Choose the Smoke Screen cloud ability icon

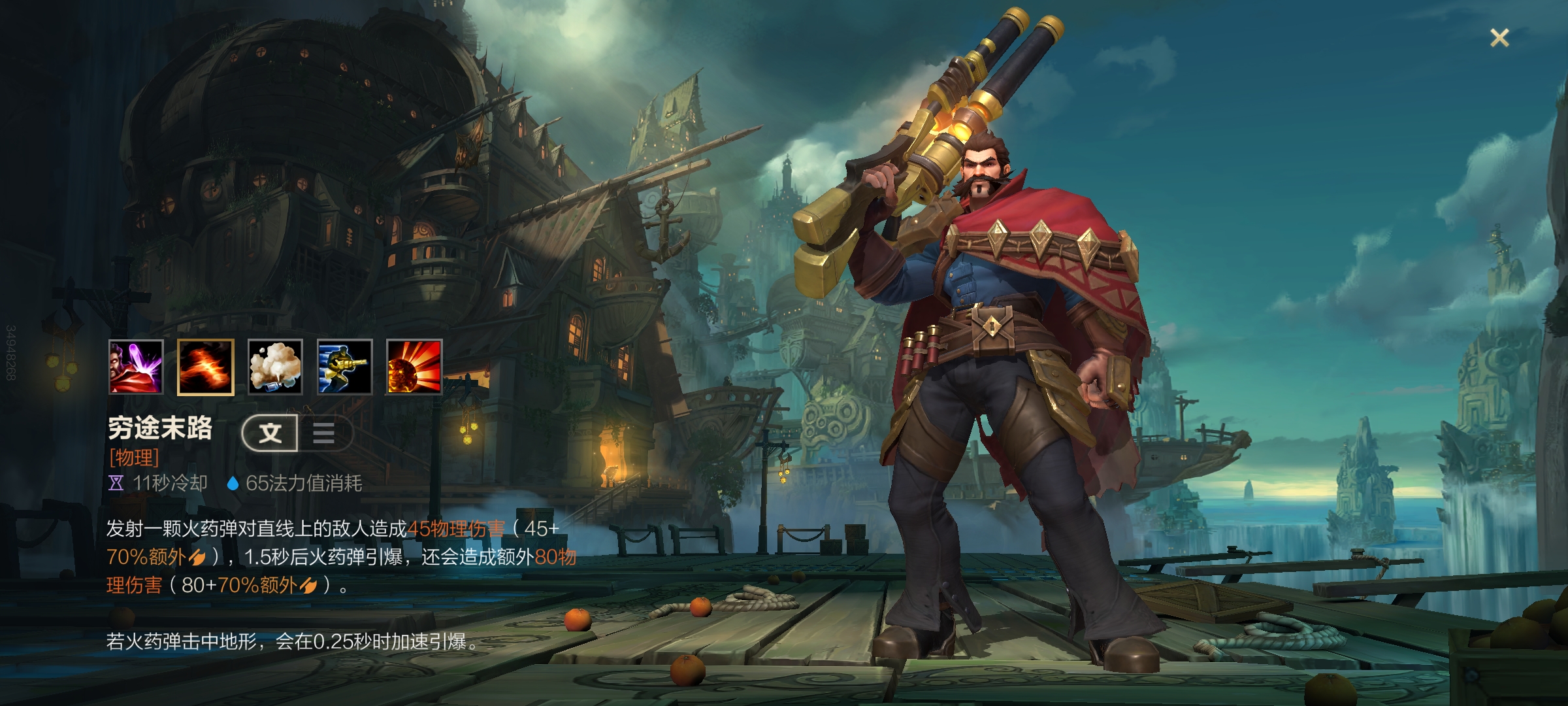click(x=275, y=367)
